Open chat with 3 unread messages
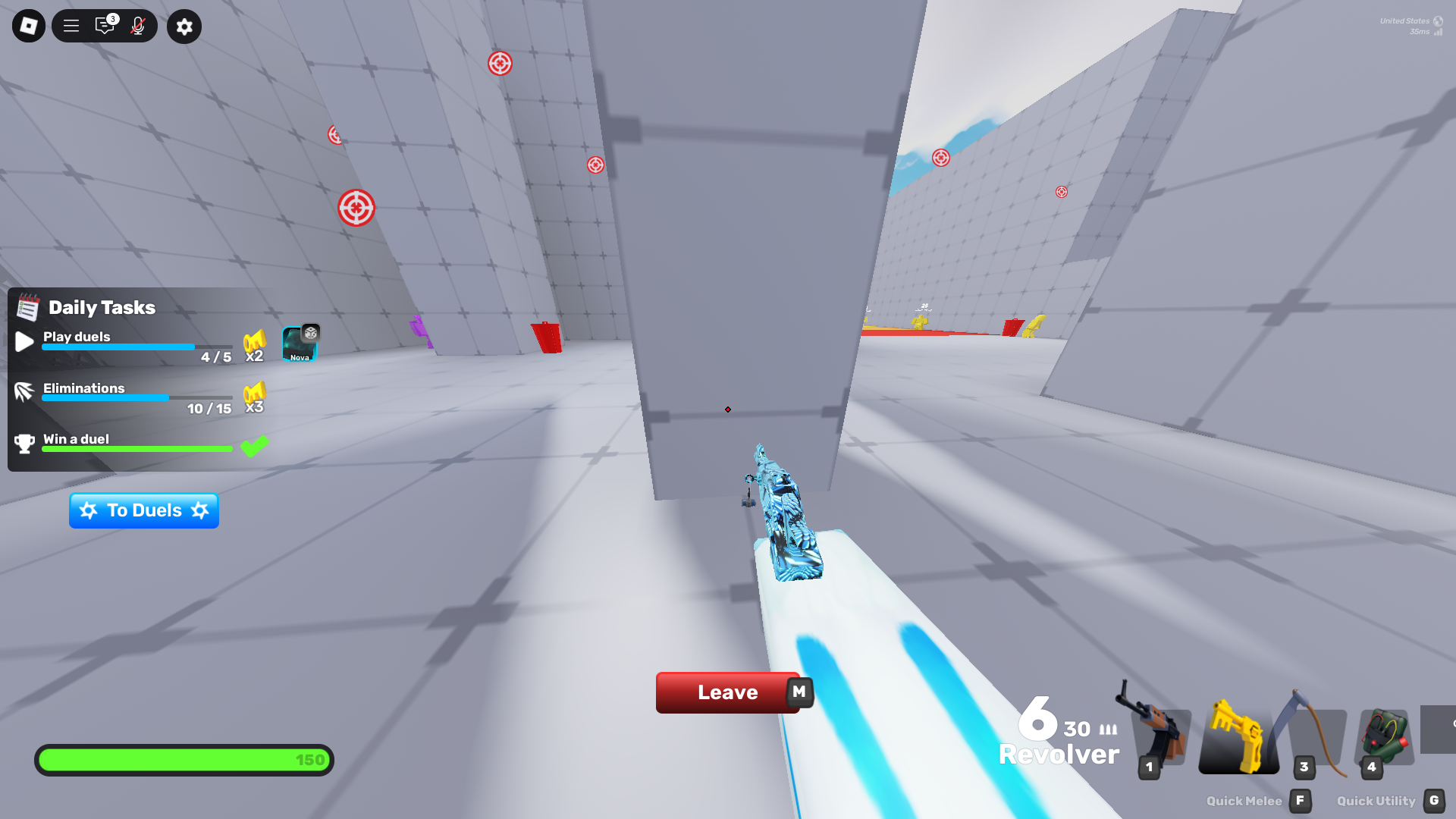Viewport: 1456px width, 819px height. pos(105,27)
